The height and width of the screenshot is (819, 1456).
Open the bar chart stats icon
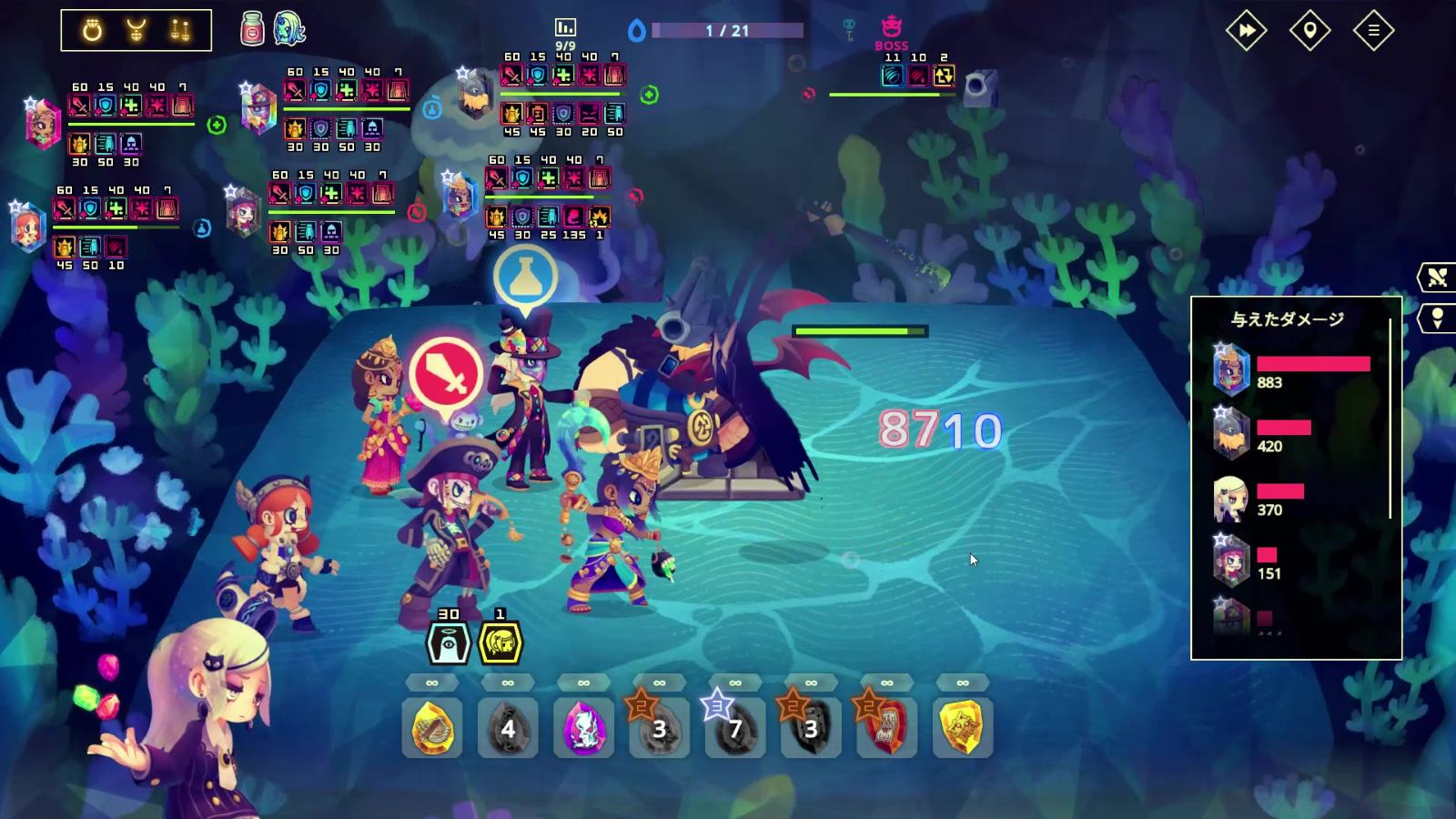[565, 27]
